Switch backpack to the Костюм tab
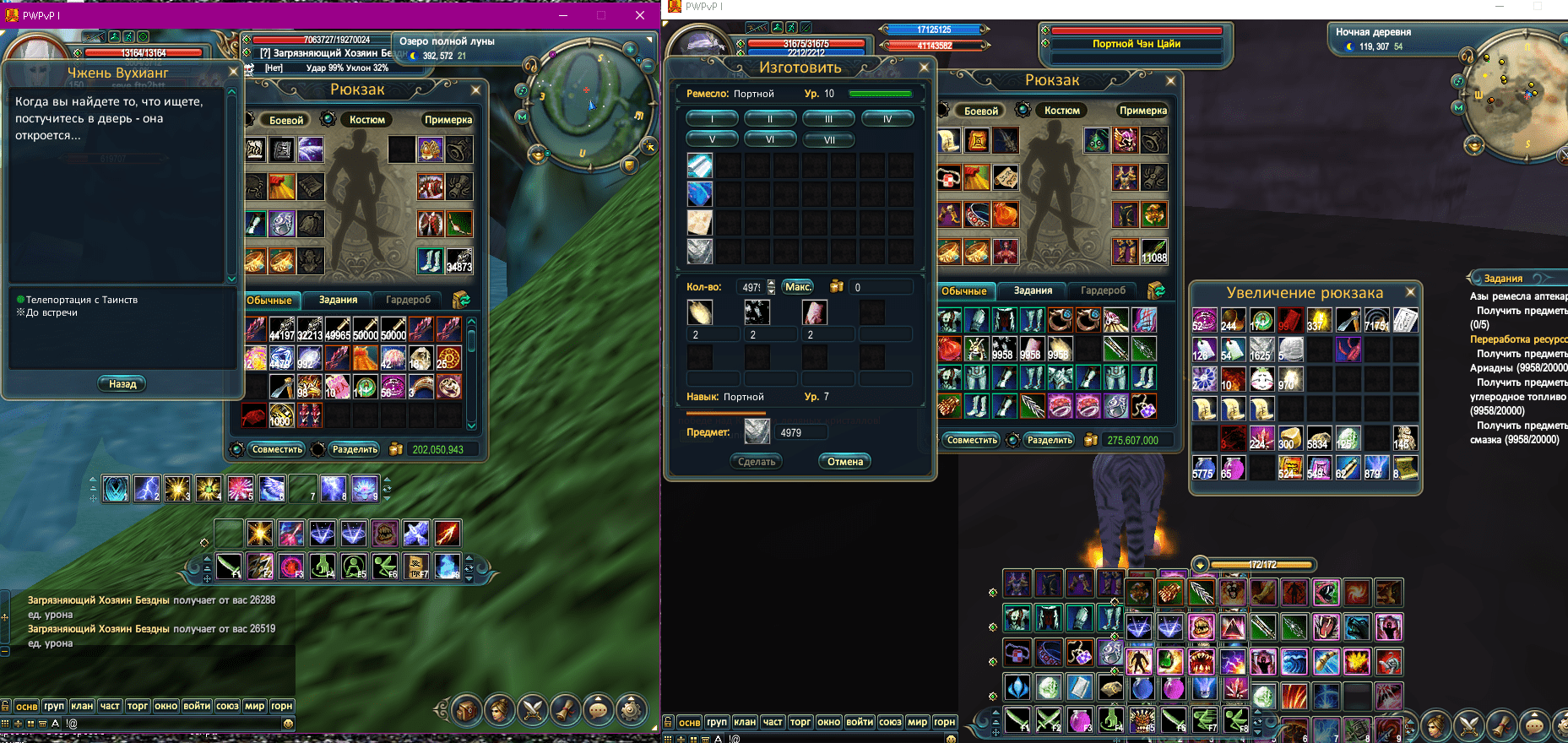The image size is (1568, 743). click(369, 119)
